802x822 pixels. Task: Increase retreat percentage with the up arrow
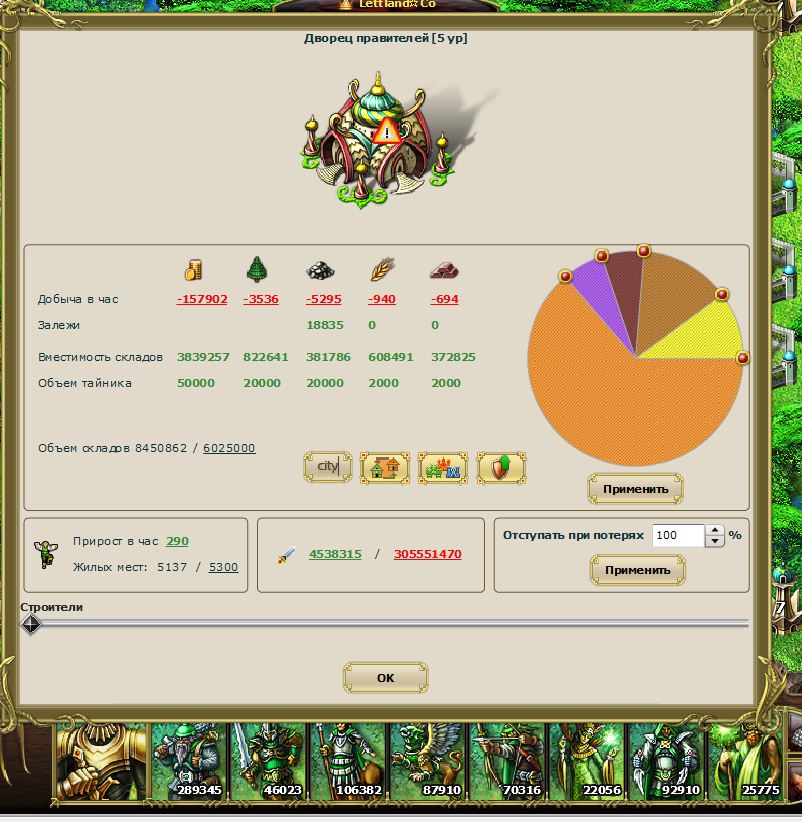coord(714,531)
